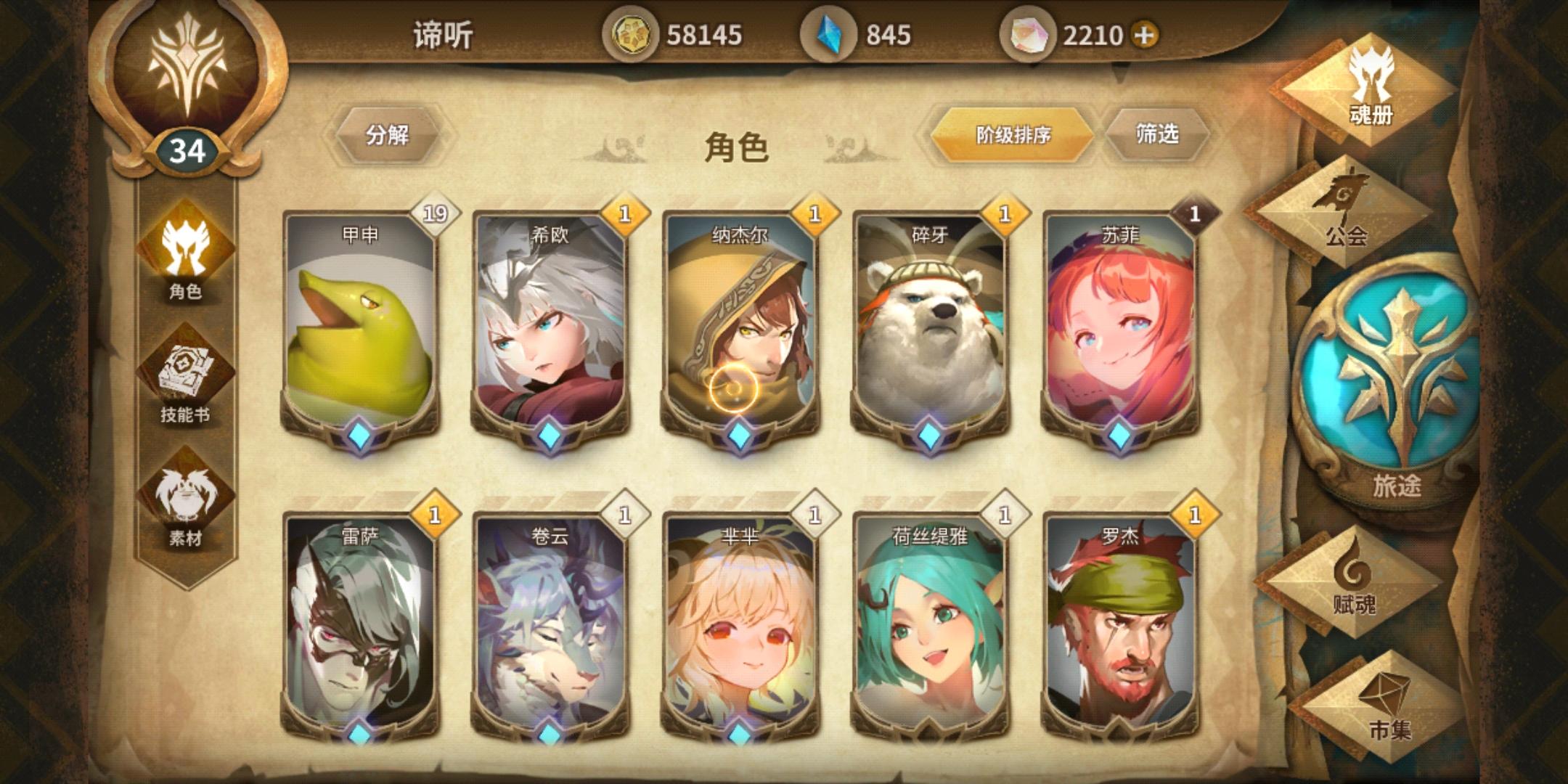Click the blue crystal currency icon
Viewport: 1568px width, 784px height.
click(x=830, y=32)
